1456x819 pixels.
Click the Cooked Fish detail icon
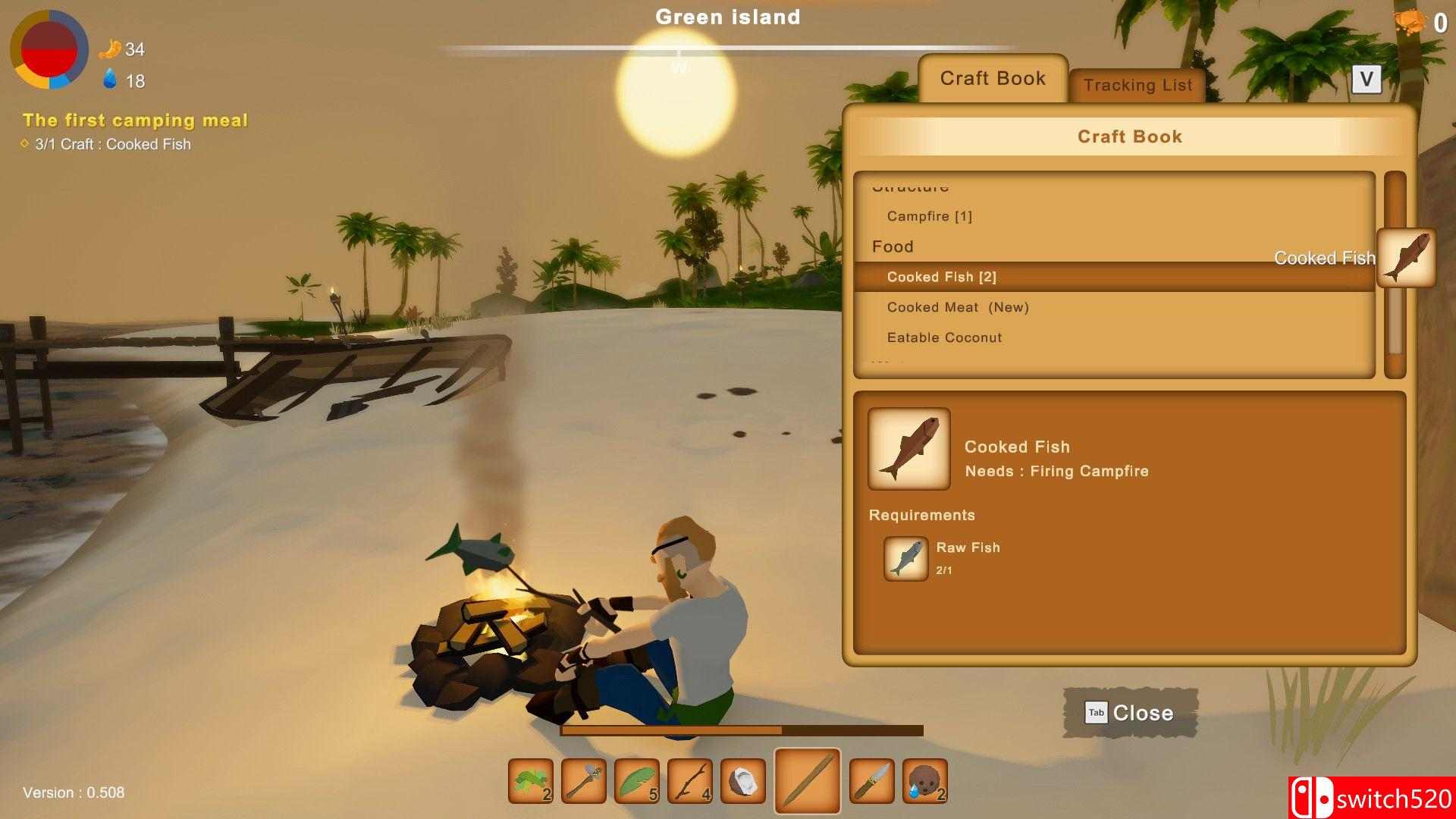pyautogui.click(x=909, y=449)
